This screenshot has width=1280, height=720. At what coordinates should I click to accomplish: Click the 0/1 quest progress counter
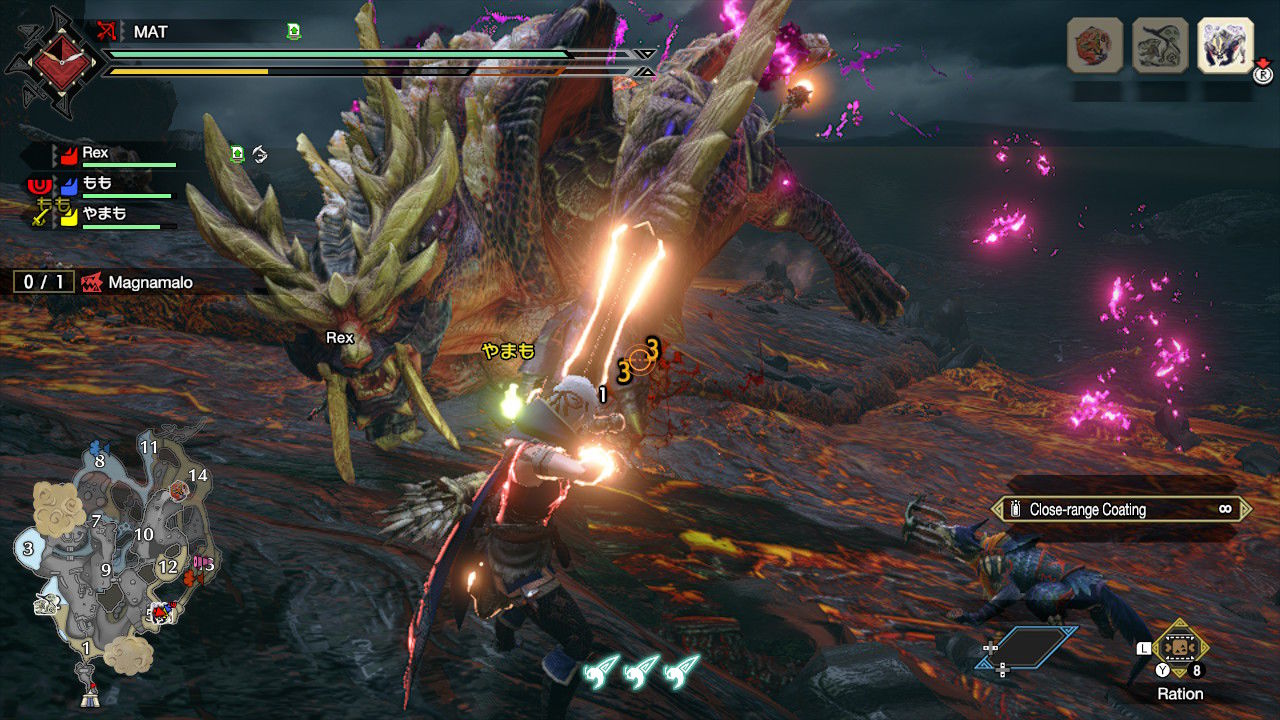pyautogui.click(x=43, y=282)
